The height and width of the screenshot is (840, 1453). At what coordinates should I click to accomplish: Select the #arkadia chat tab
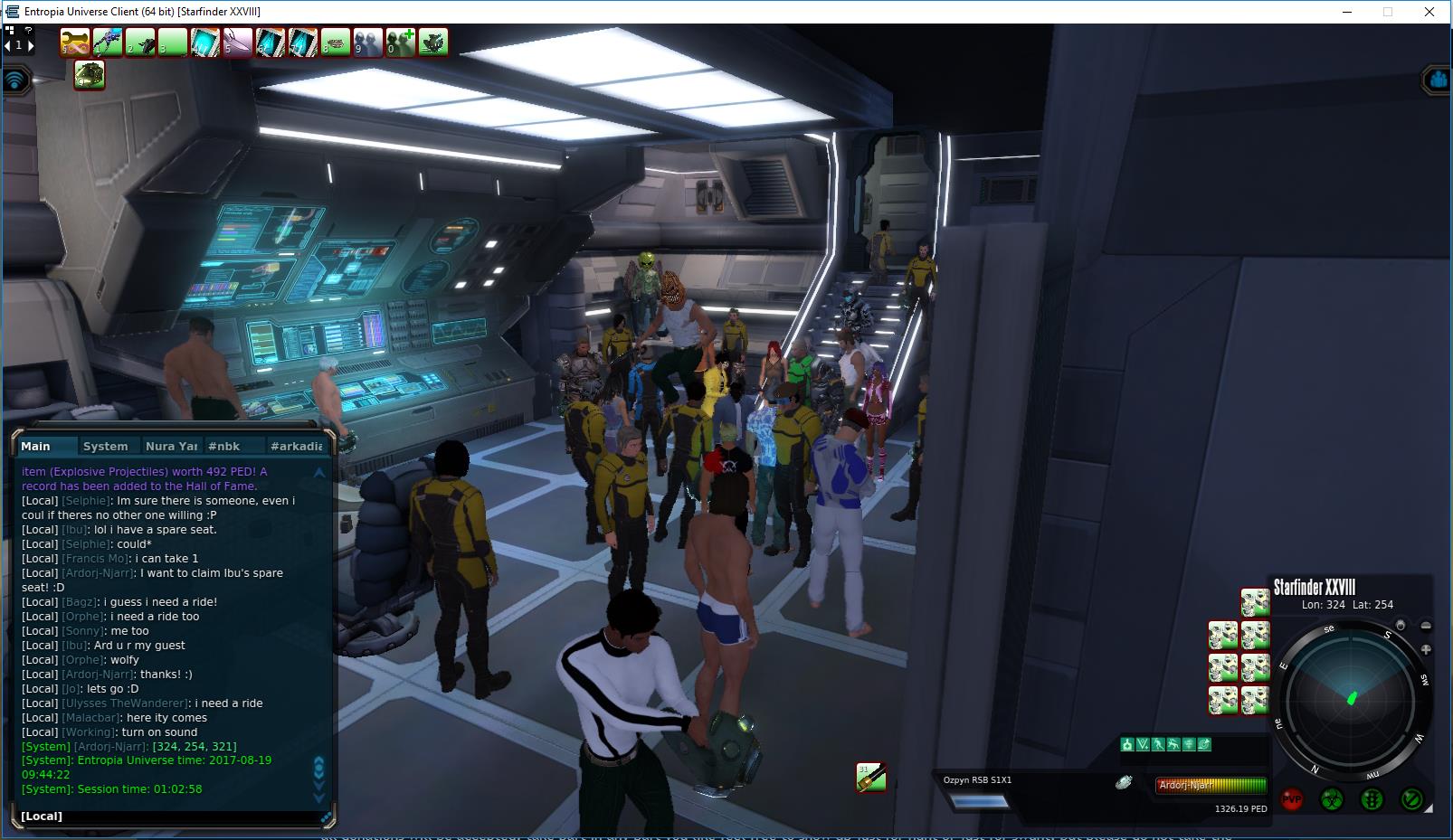[296, 446]
